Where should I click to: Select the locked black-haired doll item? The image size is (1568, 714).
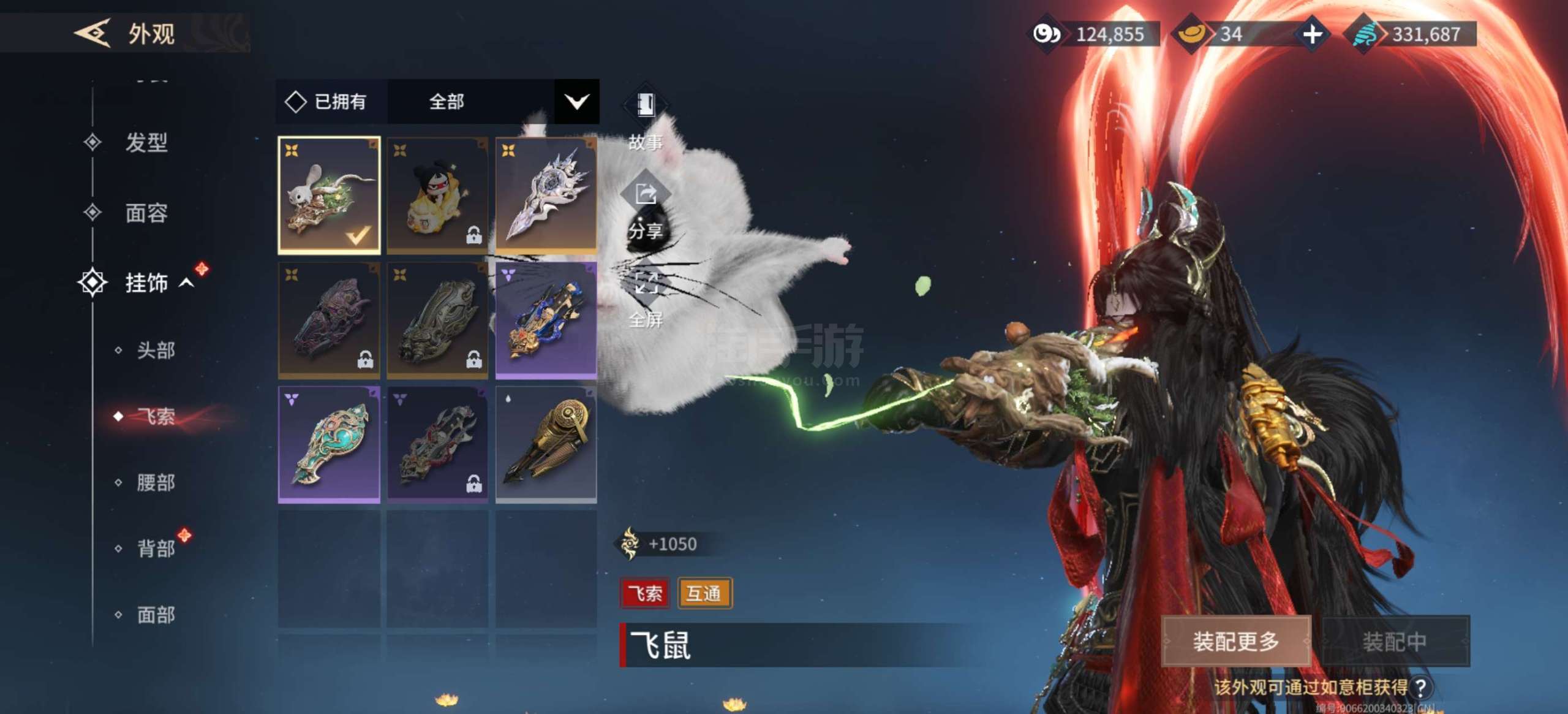437,195
